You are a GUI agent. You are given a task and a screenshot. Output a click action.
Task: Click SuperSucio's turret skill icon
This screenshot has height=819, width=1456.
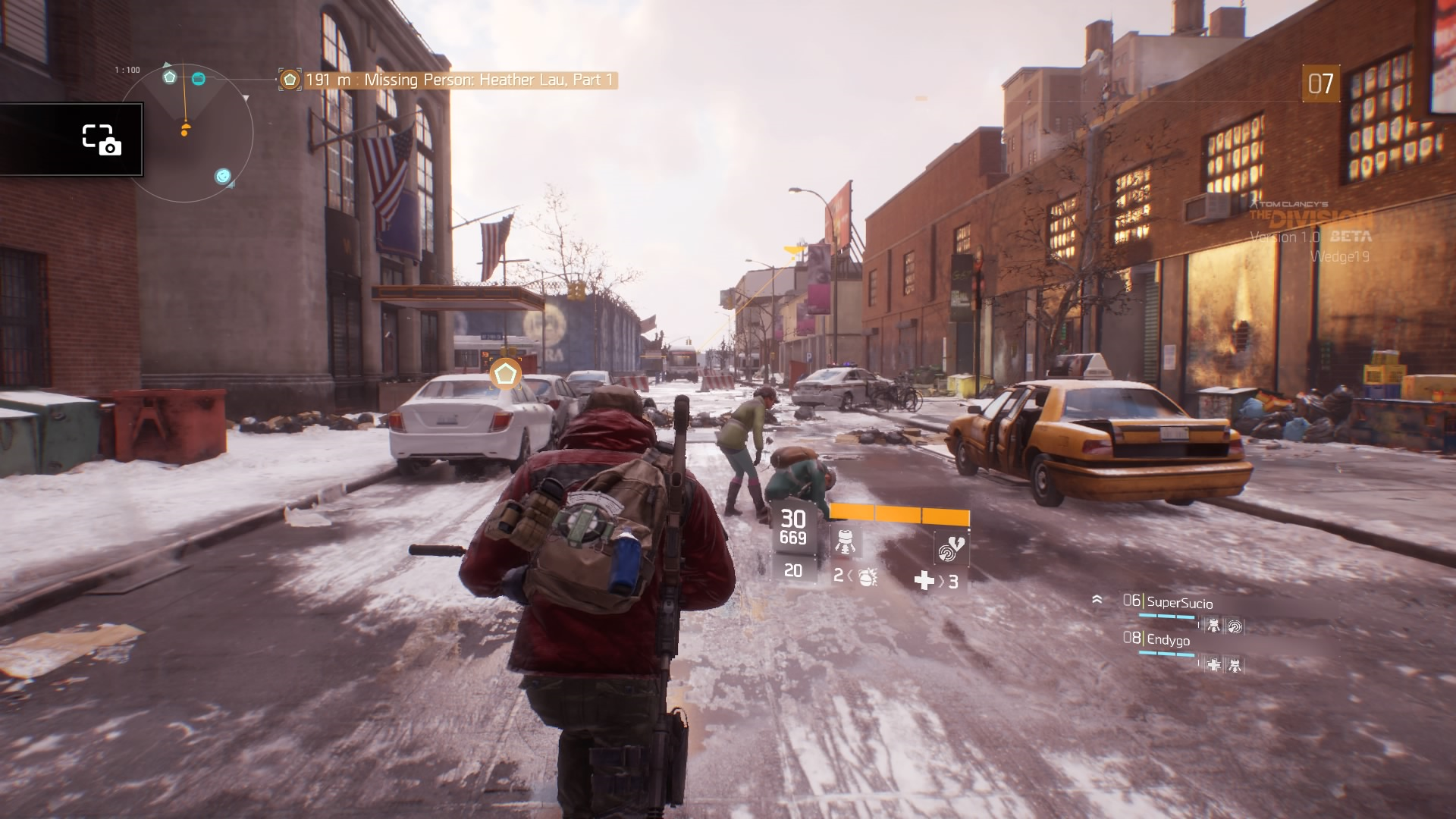click(x=1213, y=626)
